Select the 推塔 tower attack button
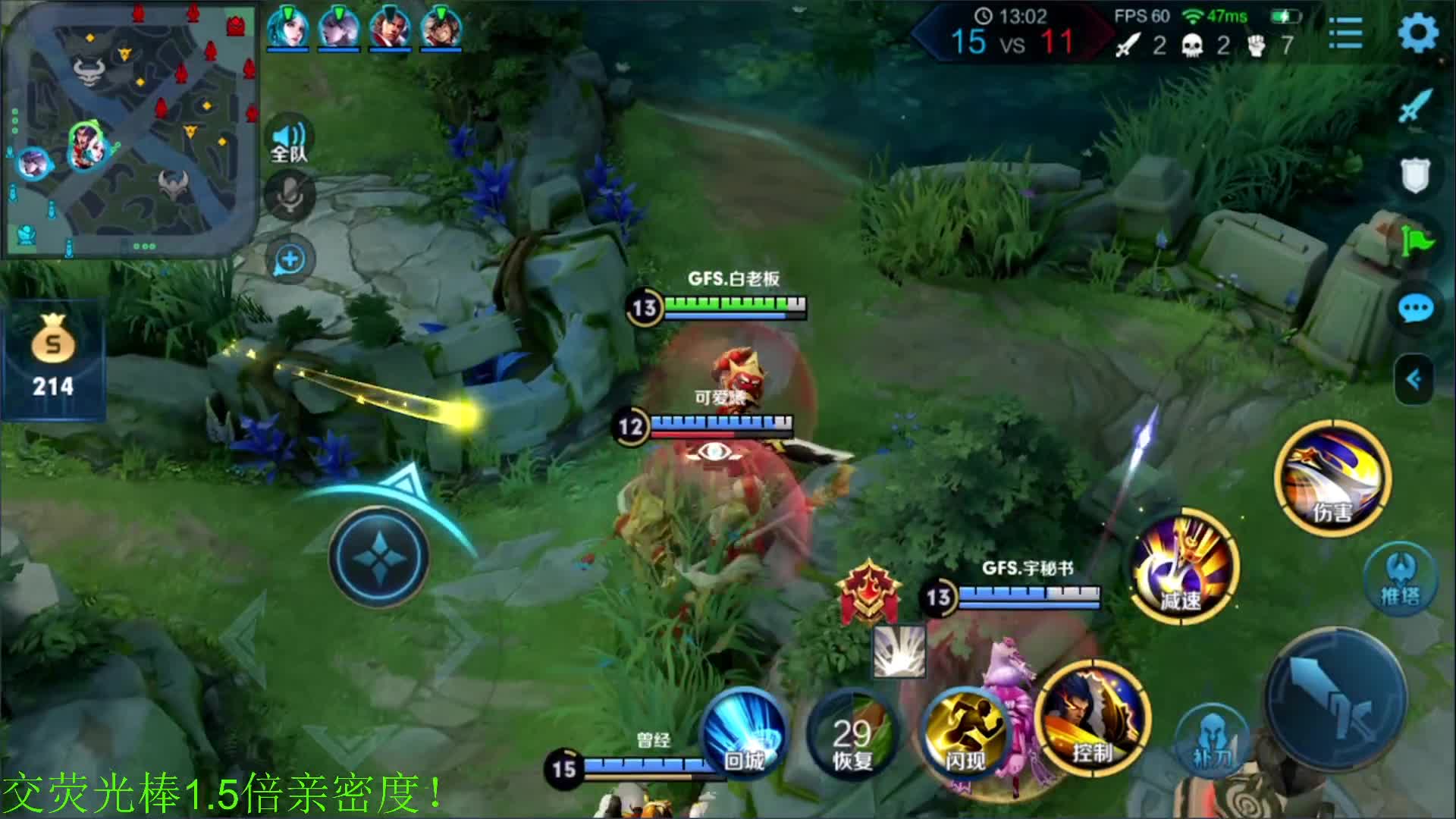The image size is (1456, 819). [x=1399, y=579]
